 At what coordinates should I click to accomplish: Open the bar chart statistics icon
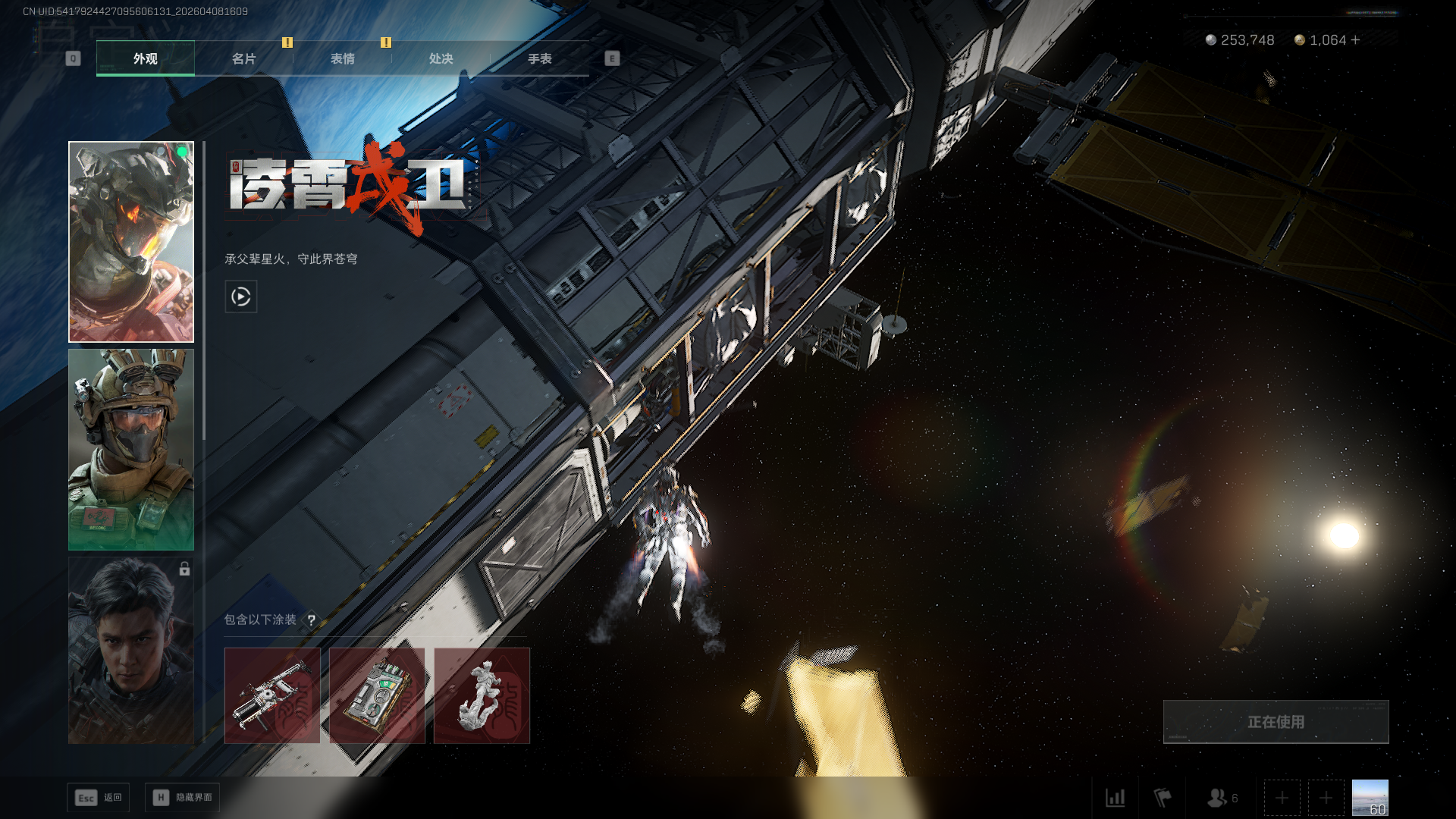click(x=1115, y=798)
